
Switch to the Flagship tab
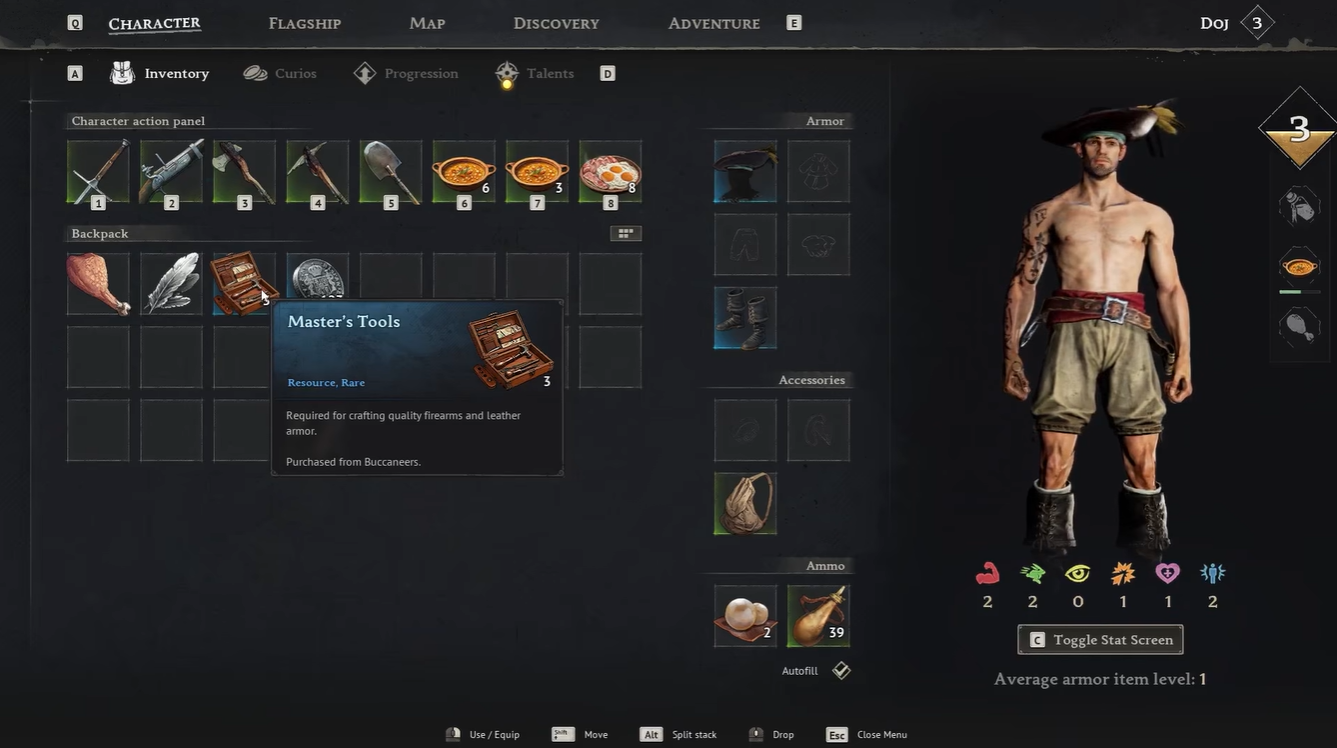(x=305, y=23)
